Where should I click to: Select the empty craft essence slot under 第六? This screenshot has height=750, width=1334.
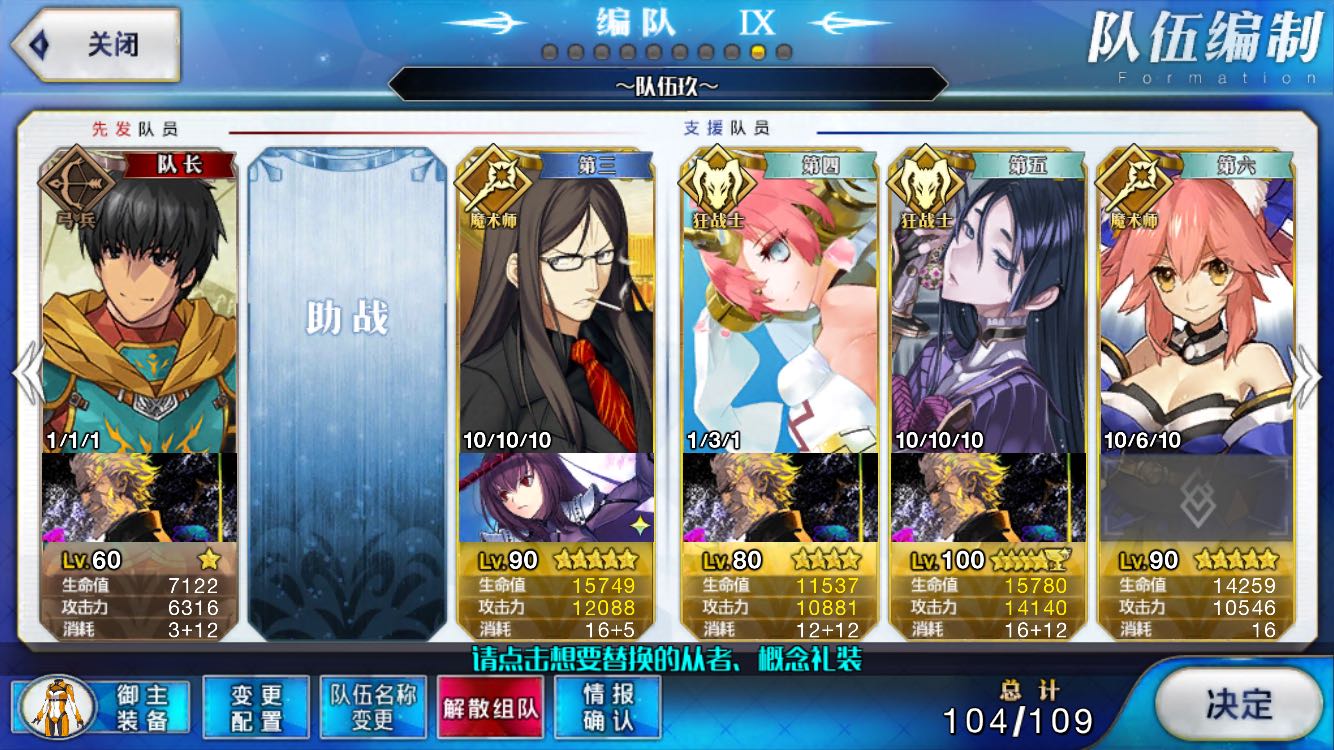[x=1196, y=498]
